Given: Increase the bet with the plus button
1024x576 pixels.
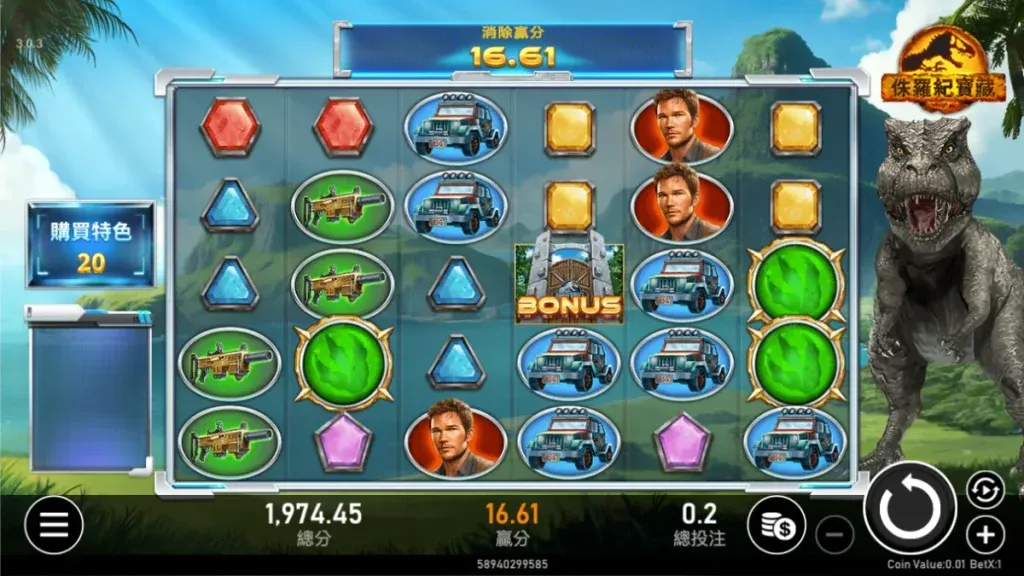Looking at the screenshot, I should [x=985, y=534].
